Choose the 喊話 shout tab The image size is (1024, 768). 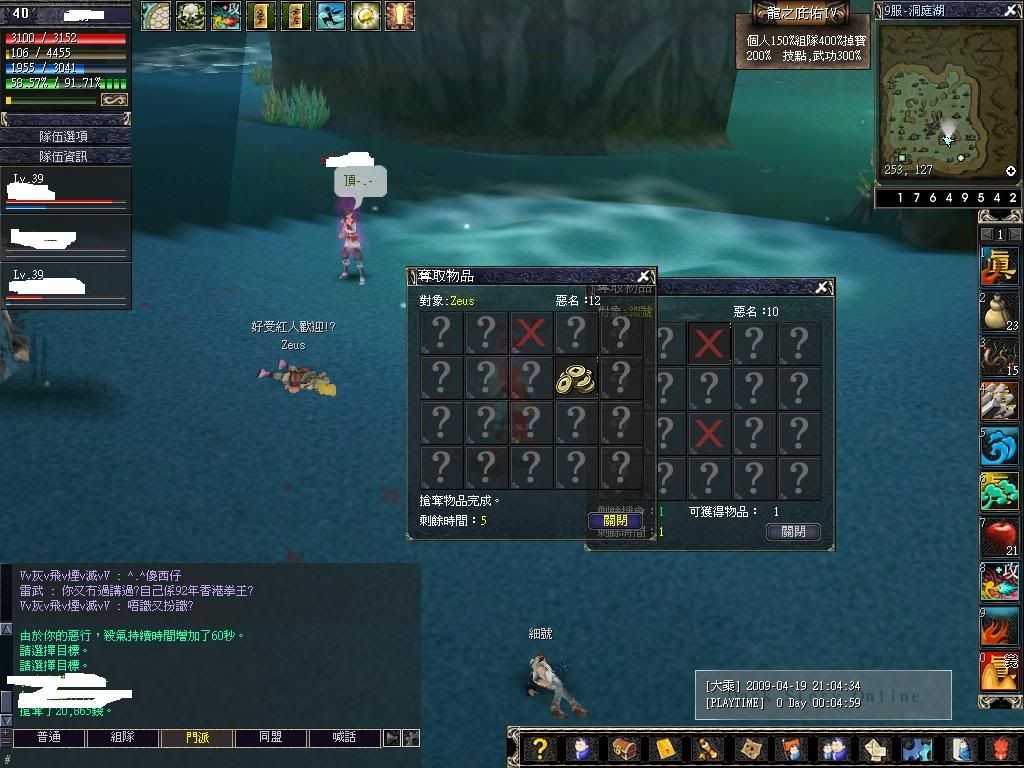tap(345, 738)
